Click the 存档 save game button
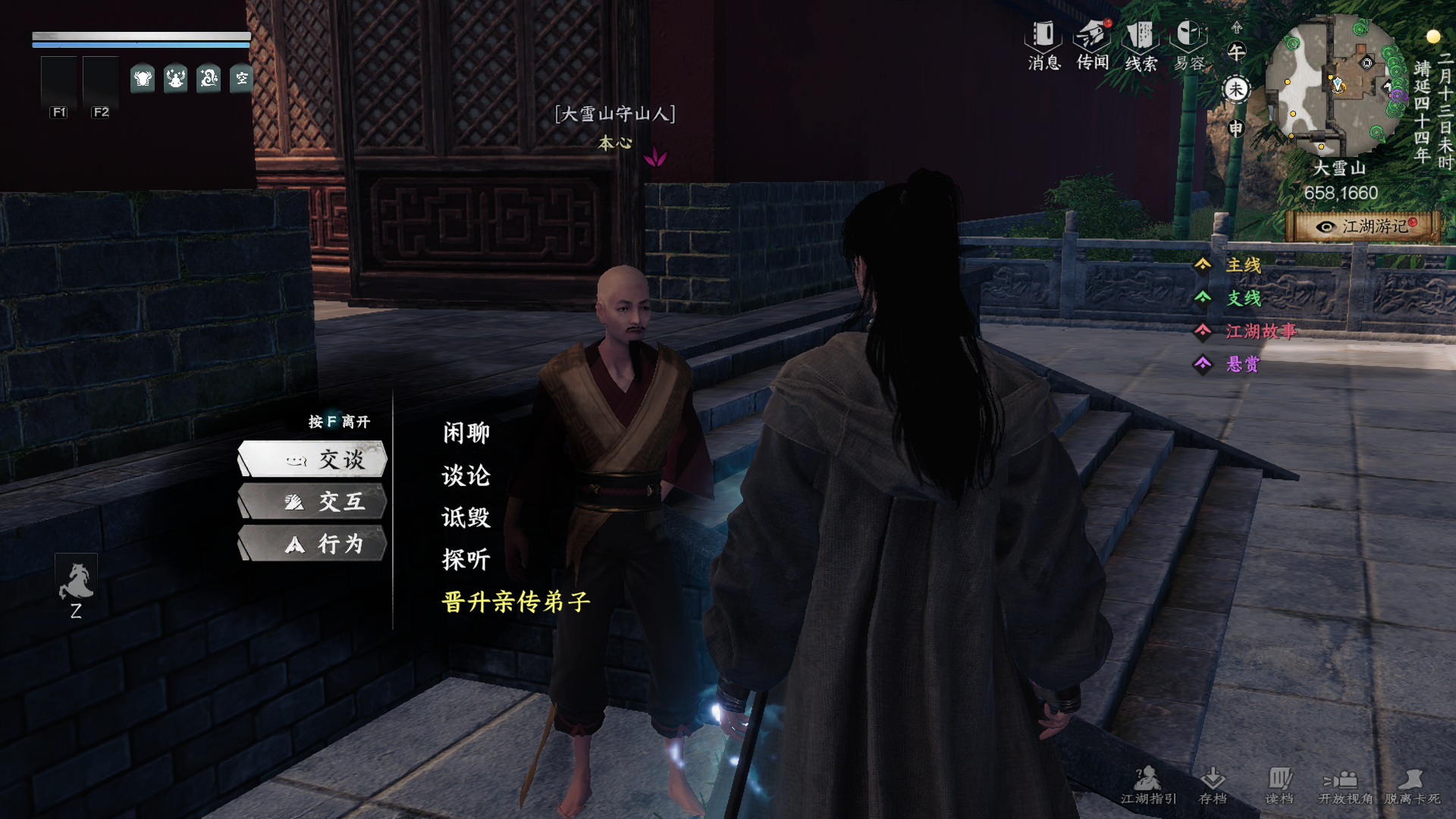The width and height of the screenshot is (1456, 819). click(x=1213, y=785)
